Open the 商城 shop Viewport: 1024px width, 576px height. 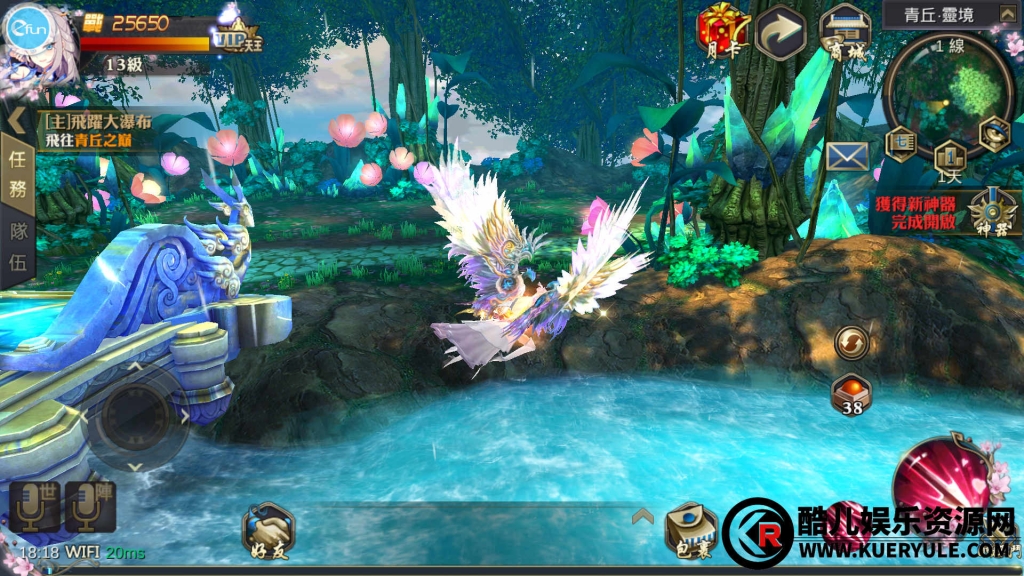[844, 32]
